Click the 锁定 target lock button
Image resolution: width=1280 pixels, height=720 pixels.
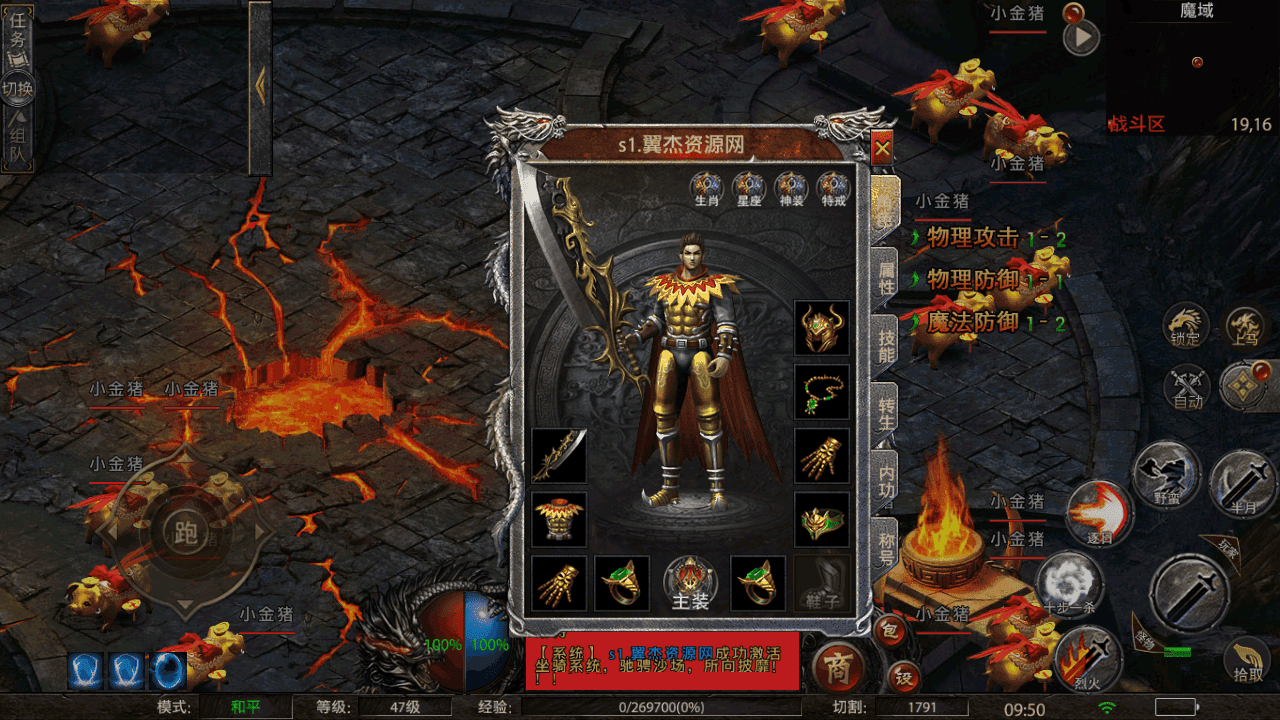[1185, 326]
